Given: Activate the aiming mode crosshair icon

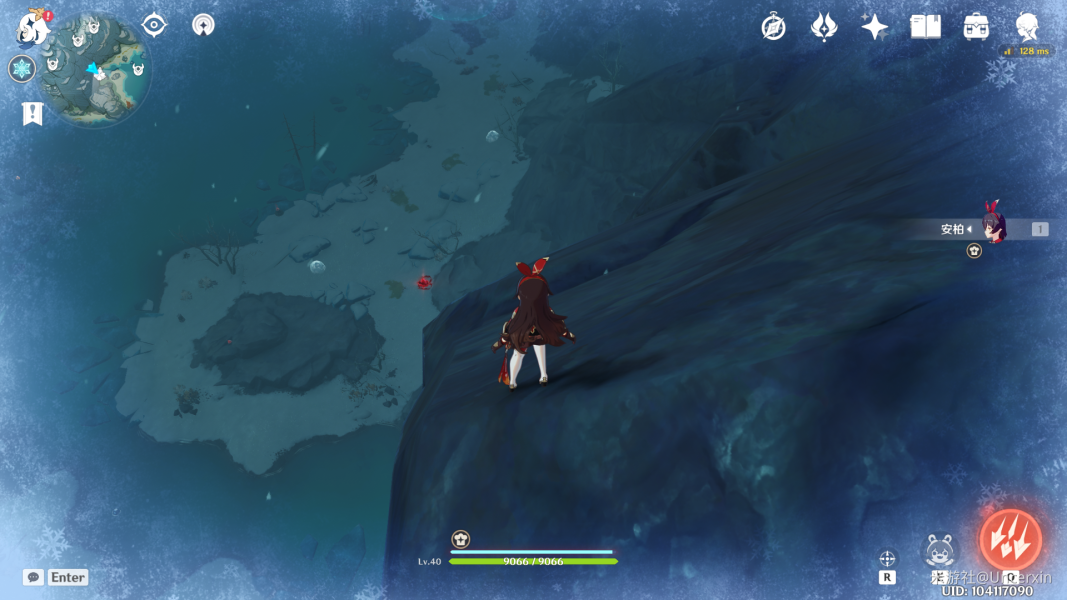Looking at the screenshot, I should tap(887, 558).
